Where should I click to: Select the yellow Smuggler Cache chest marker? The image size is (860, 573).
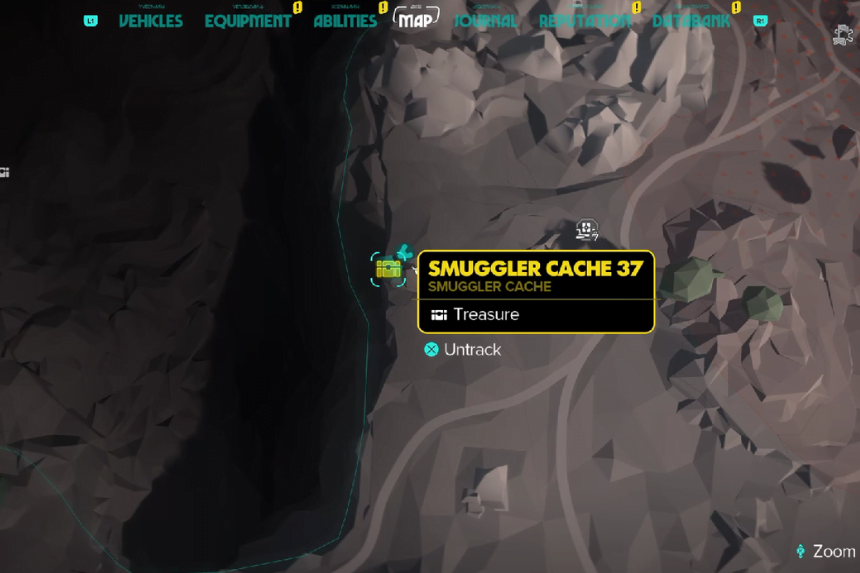pos(388,268)
